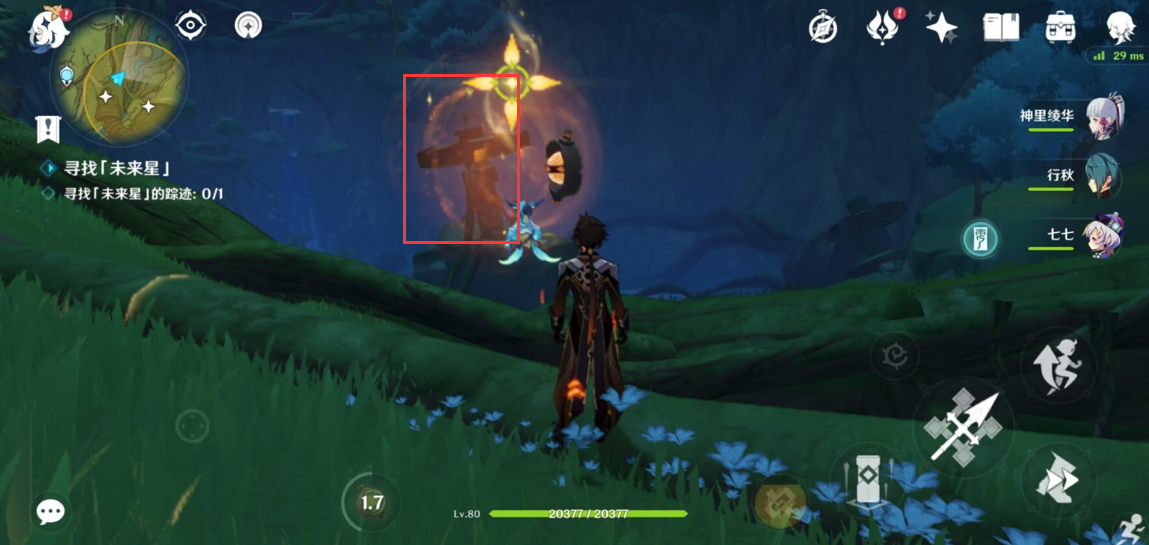Open the Wish star menu
1149x545 pixels.
pos(940,27)
